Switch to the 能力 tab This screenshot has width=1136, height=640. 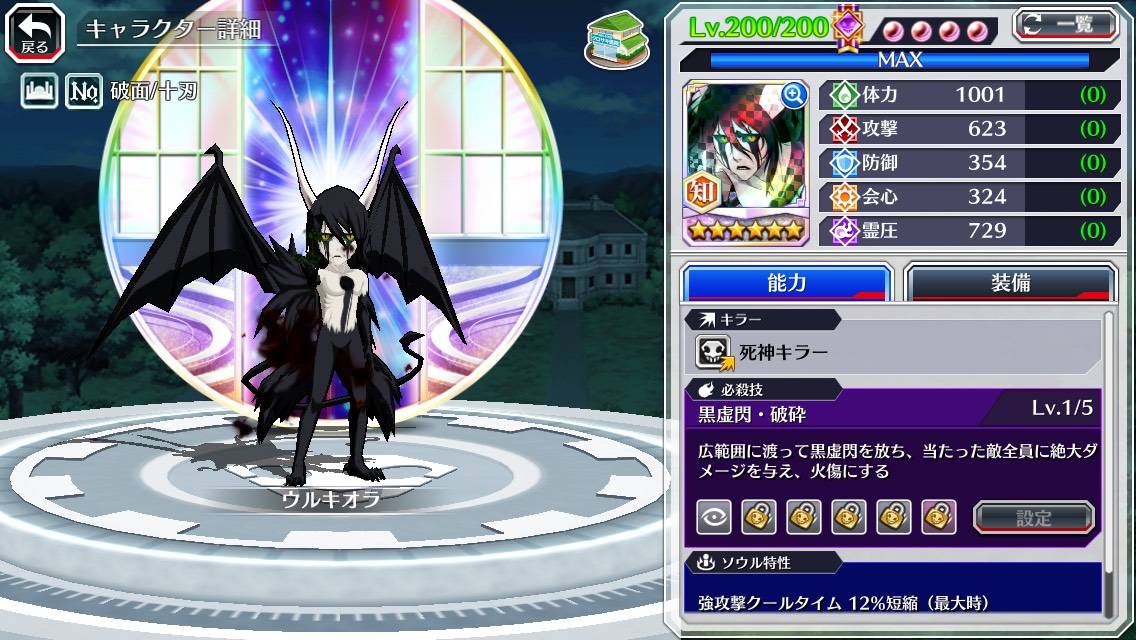(x=787, y=283)
